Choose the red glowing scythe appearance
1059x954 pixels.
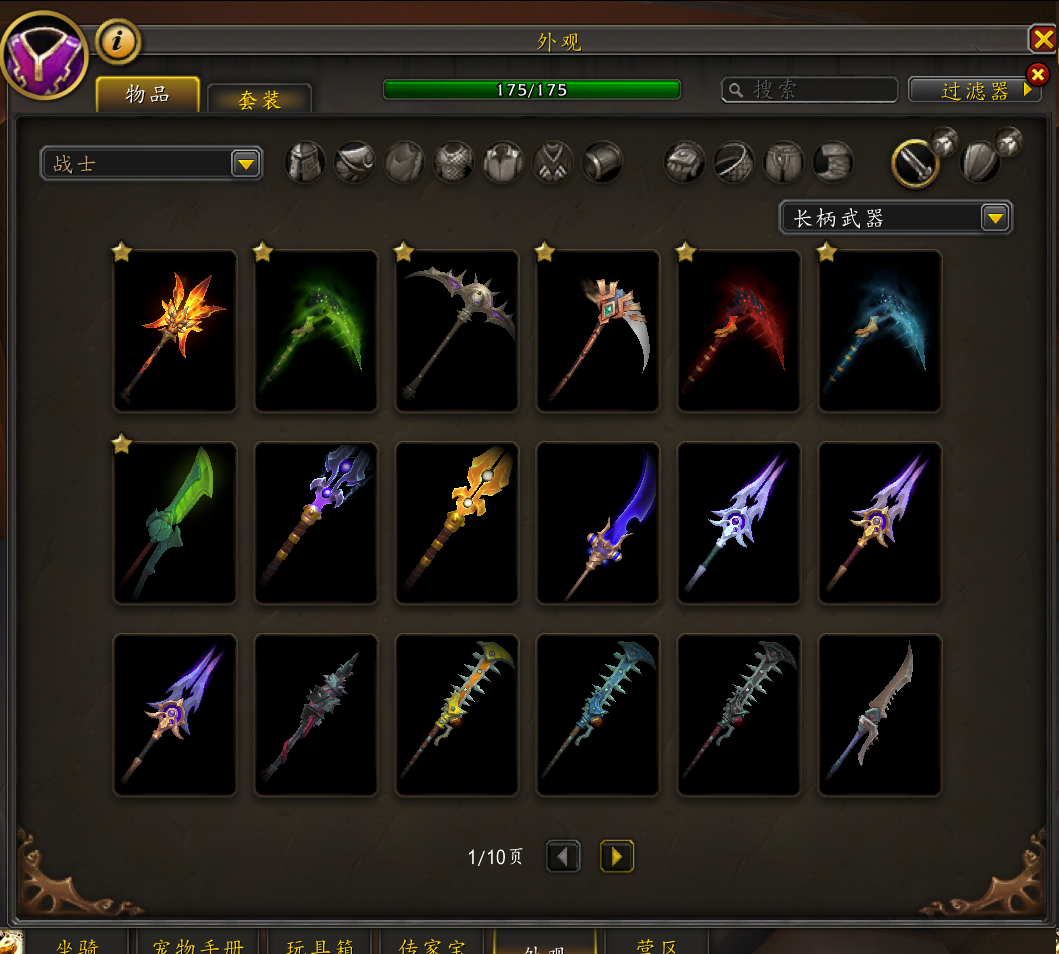pos(739,331)
